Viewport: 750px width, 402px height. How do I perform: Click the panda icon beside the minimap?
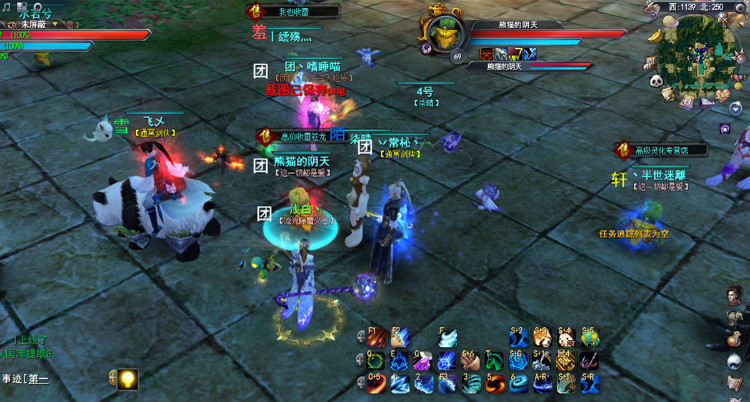655,82
